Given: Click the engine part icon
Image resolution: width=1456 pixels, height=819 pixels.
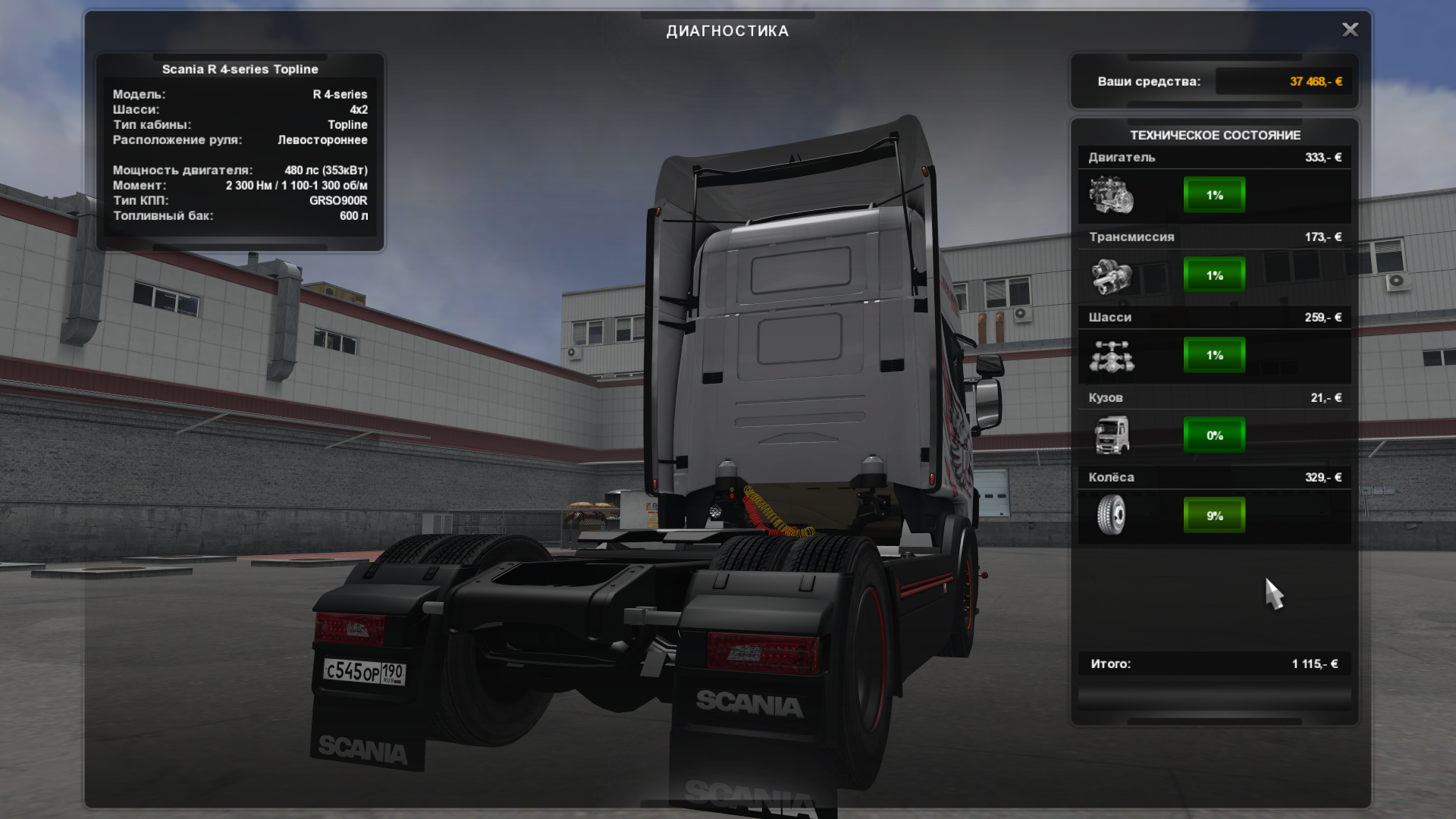Looking at the screenshot, I should (1111, 195).
